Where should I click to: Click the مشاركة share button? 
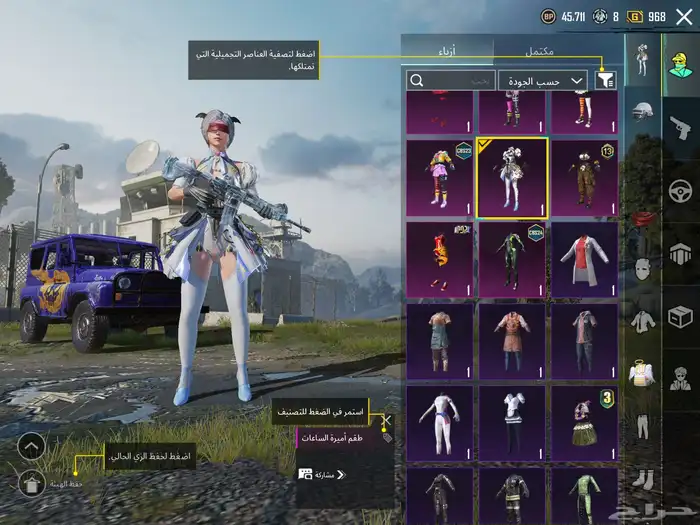pos(322,474)
